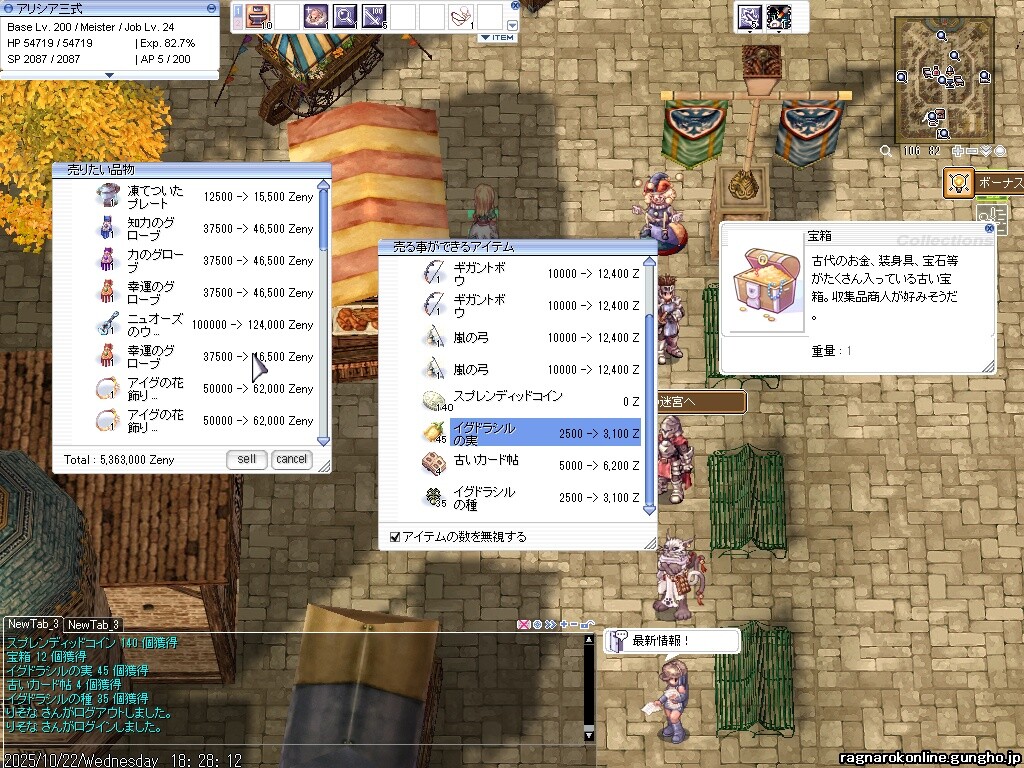
Task: Use the anvil item in the hotbar
Action: tap(259, 16)
